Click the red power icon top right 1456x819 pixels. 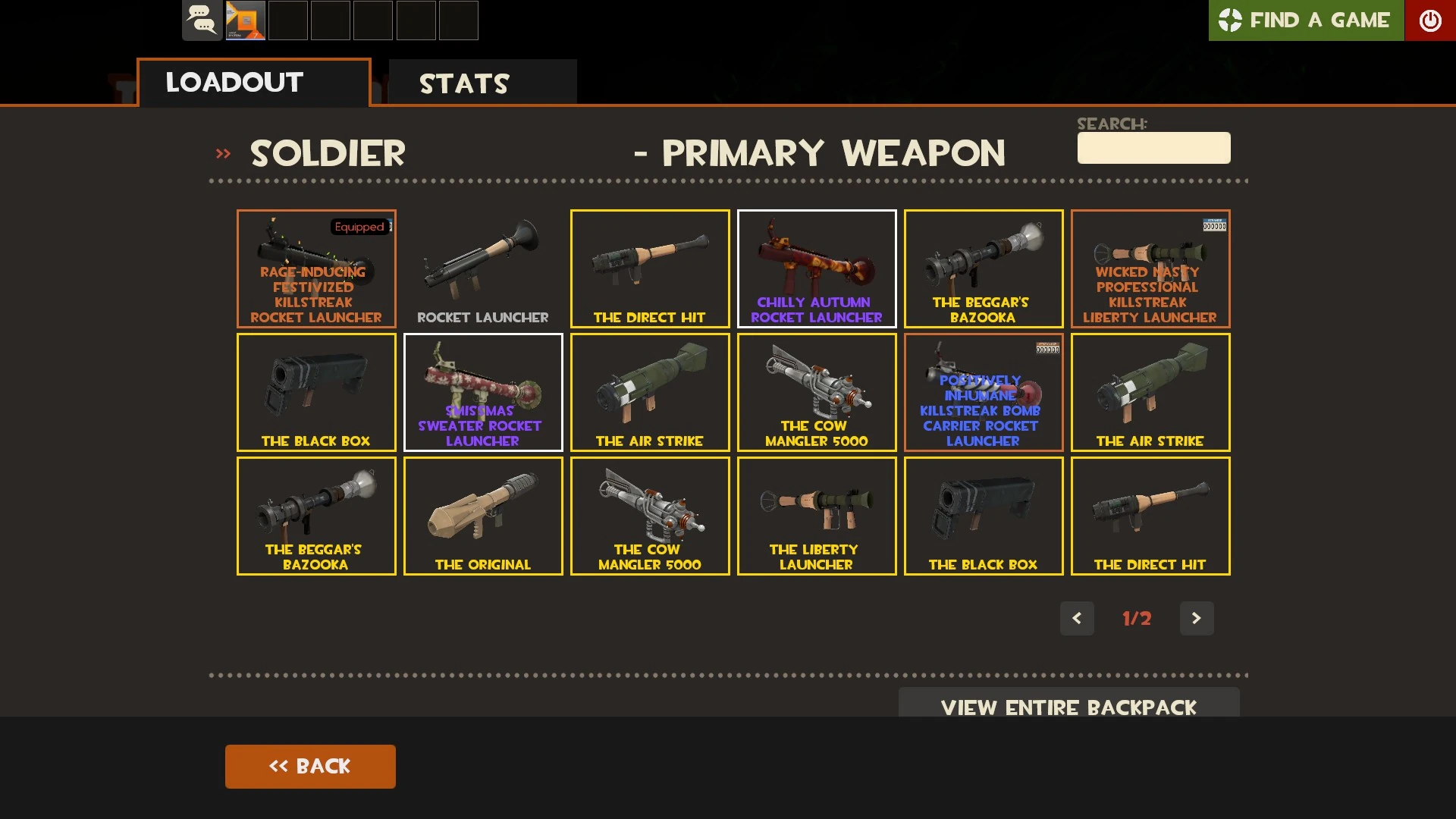click(x=1431, y=20)
